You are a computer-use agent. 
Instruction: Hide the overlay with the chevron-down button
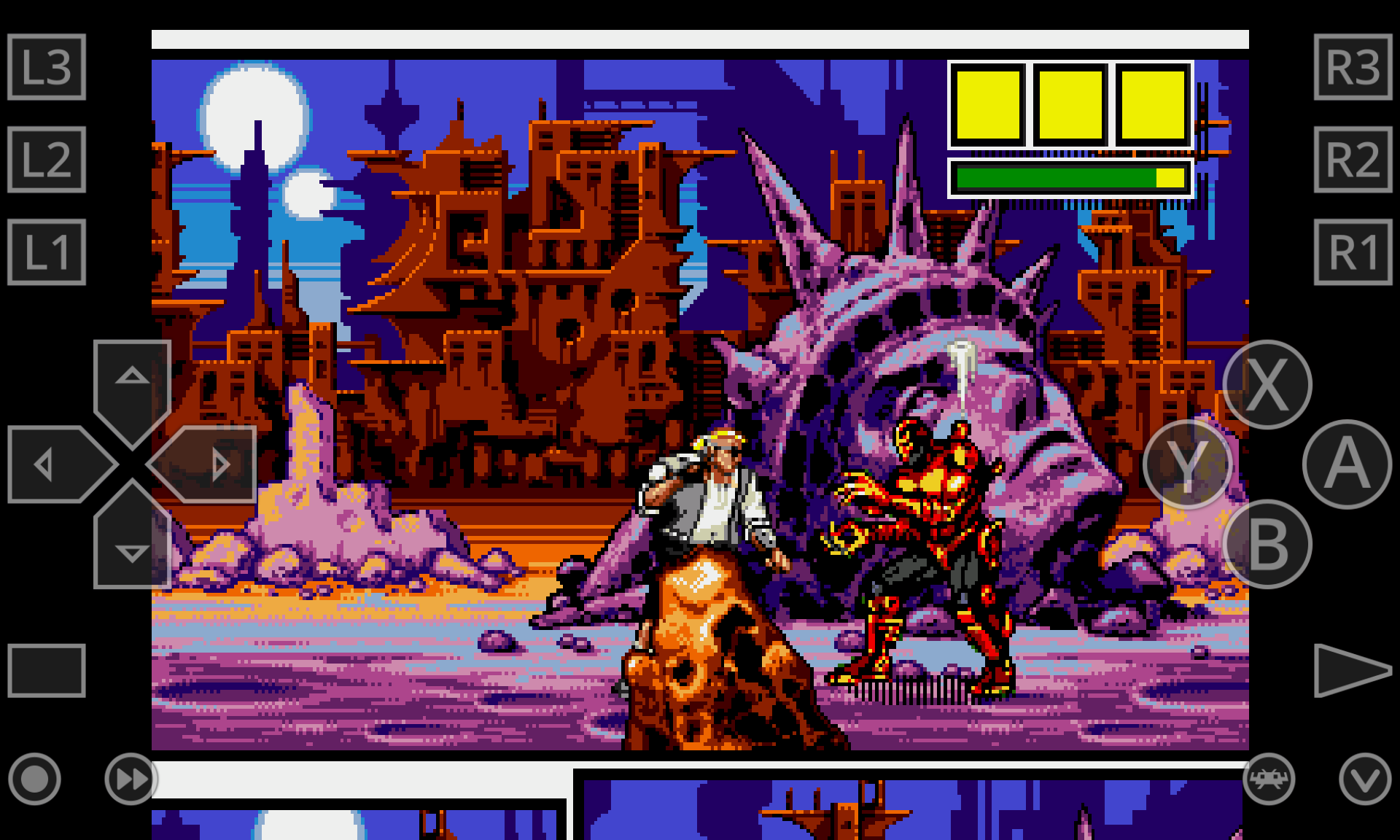point(1365,779)
